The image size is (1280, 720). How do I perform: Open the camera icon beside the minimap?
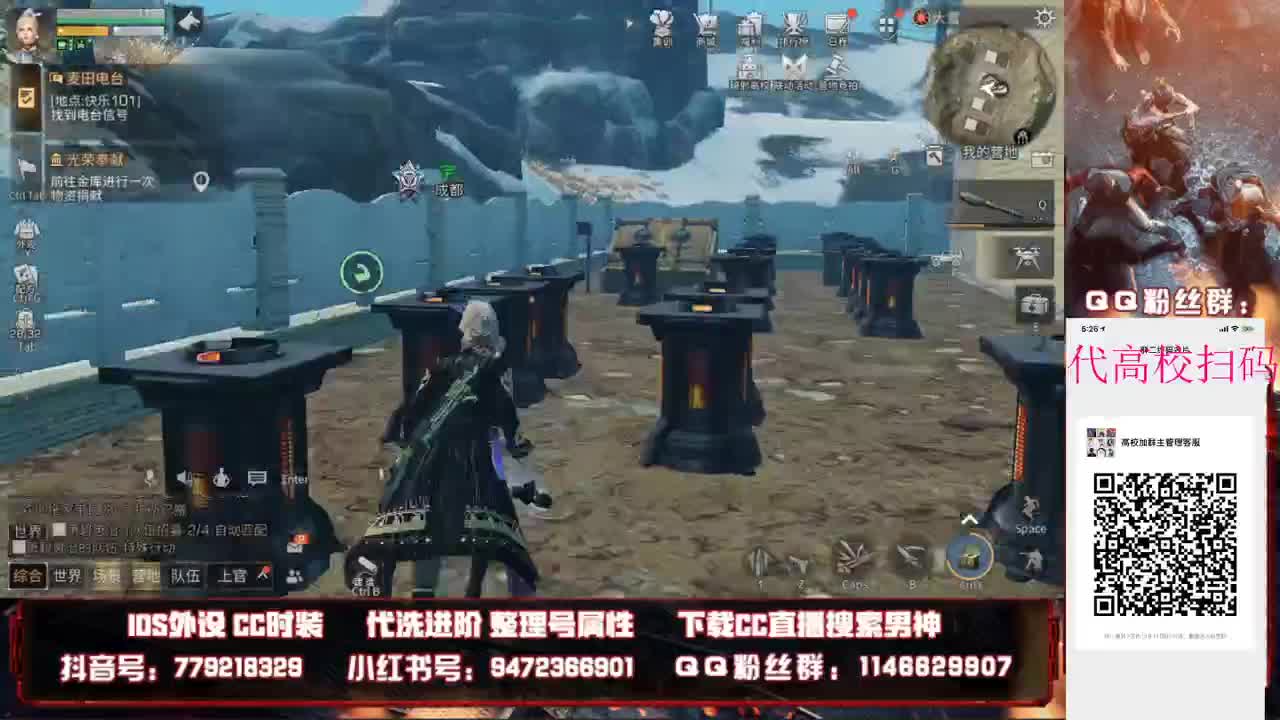pyautogui.click(x=1041, y=159)
